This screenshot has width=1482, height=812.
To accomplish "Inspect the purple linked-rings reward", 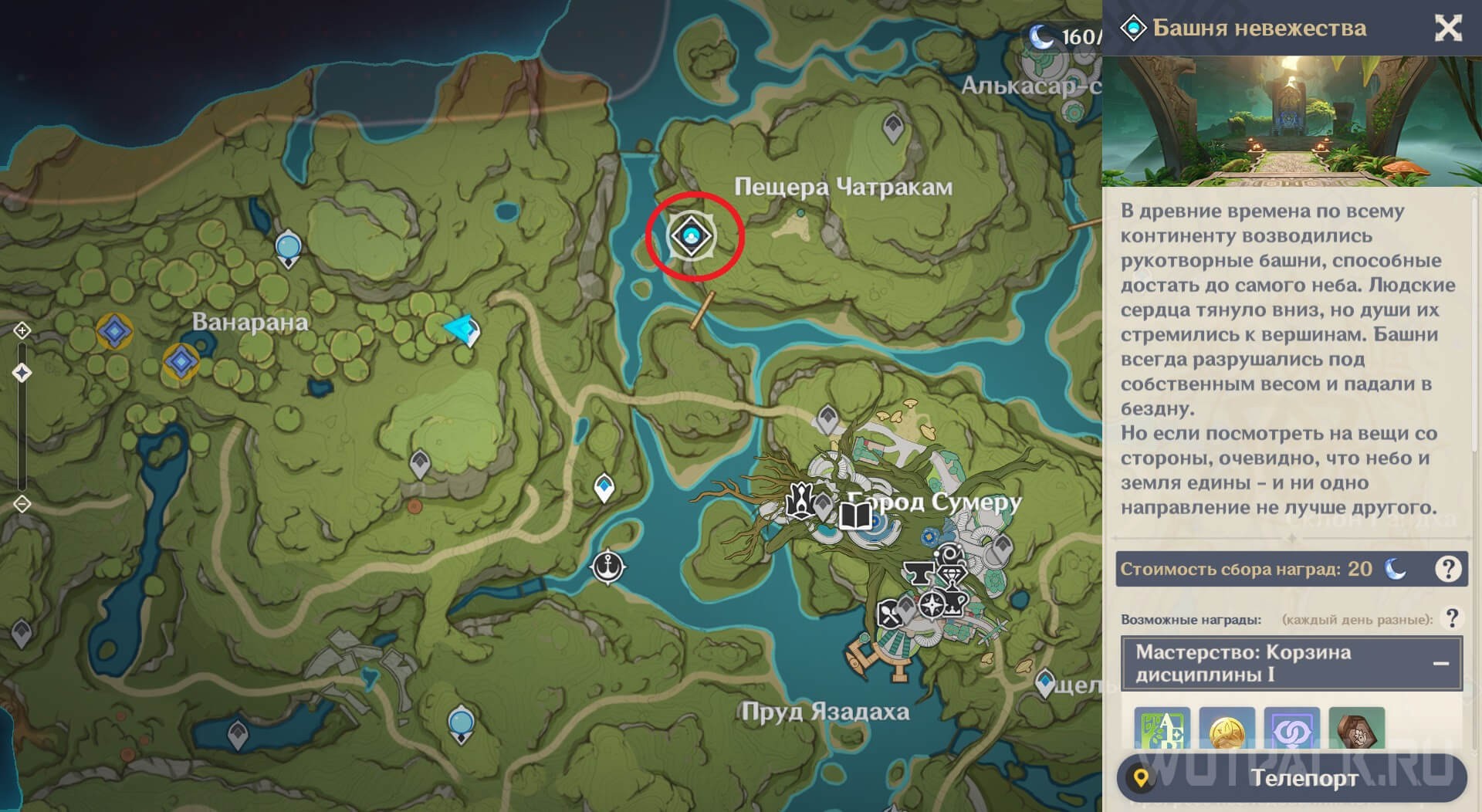I will 1291,729.
